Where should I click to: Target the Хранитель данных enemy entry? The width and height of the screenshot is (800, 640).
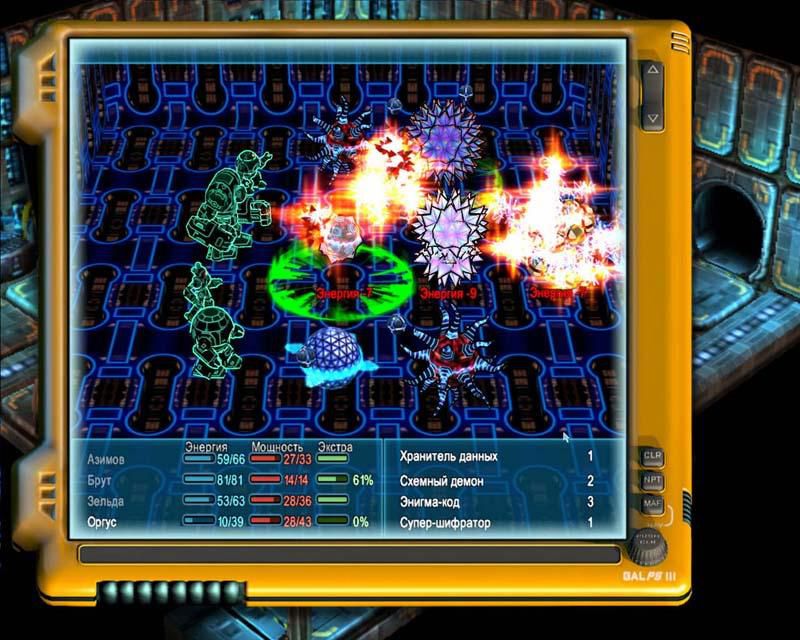pyautogui.click(x=448, y=456)
